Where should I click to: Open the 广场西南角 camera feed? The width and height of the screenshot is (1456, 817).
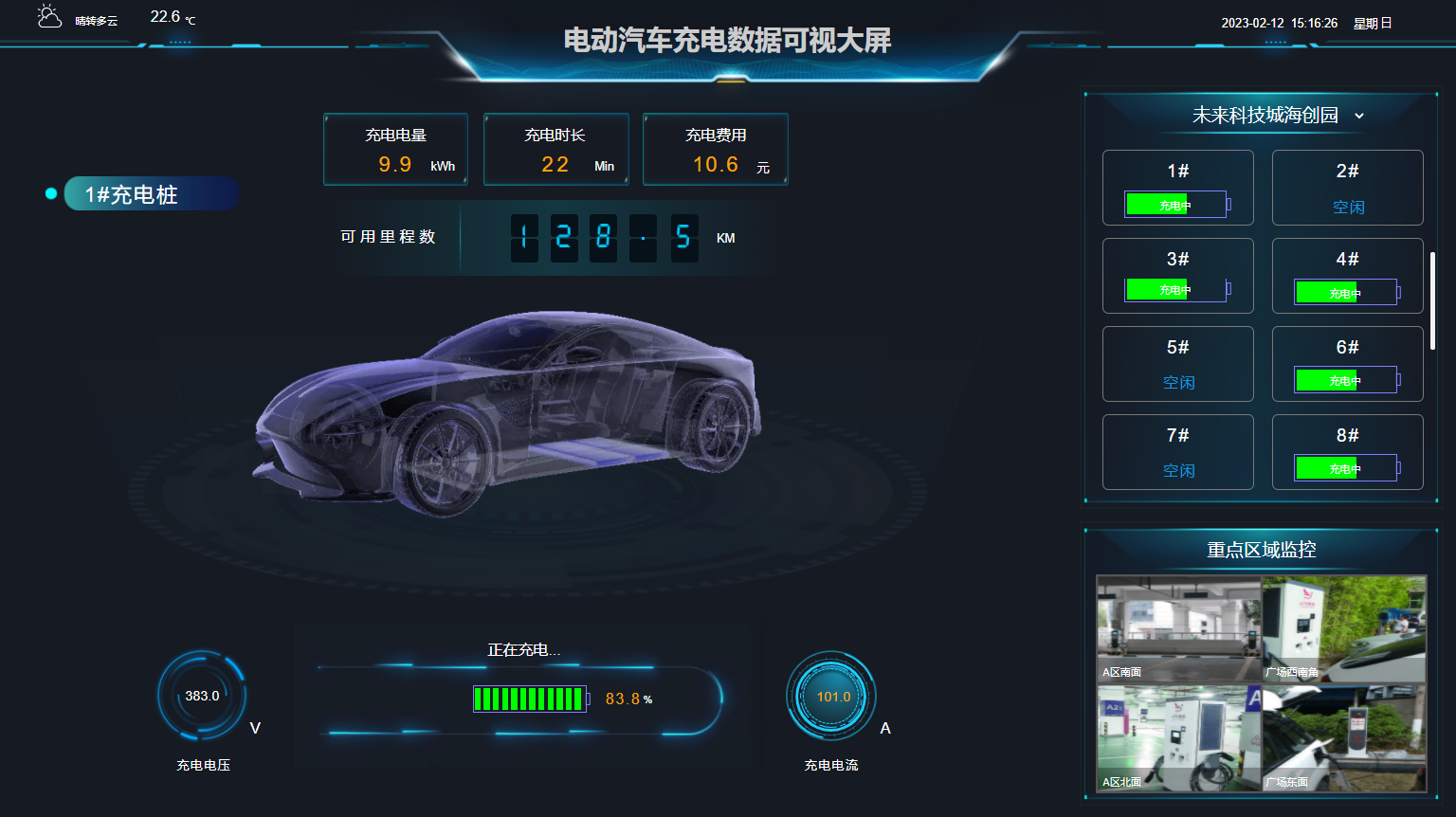click(x=1344, y=628)
